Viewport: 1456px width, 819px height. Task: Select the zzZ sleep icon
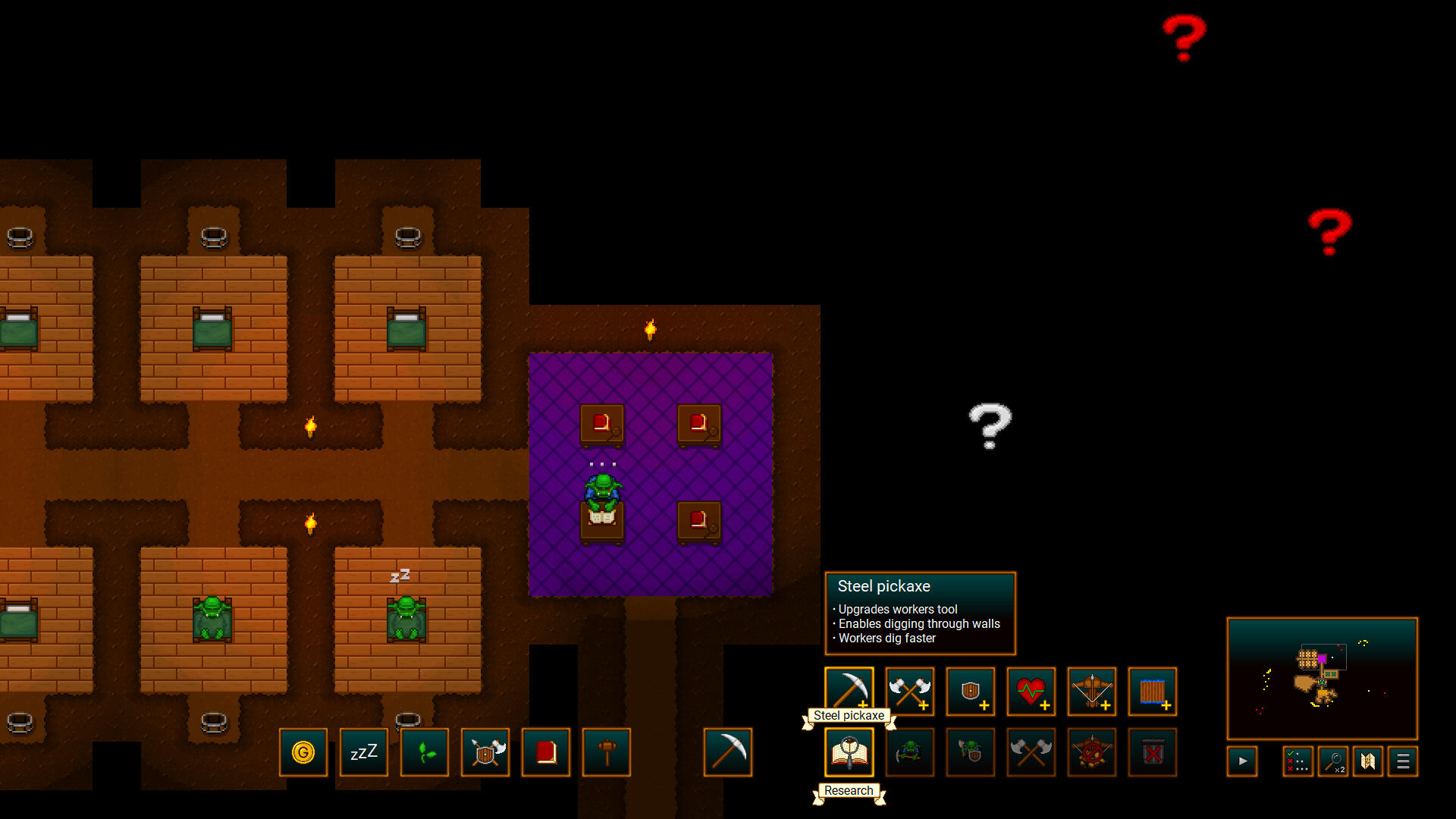click(363, 752)
